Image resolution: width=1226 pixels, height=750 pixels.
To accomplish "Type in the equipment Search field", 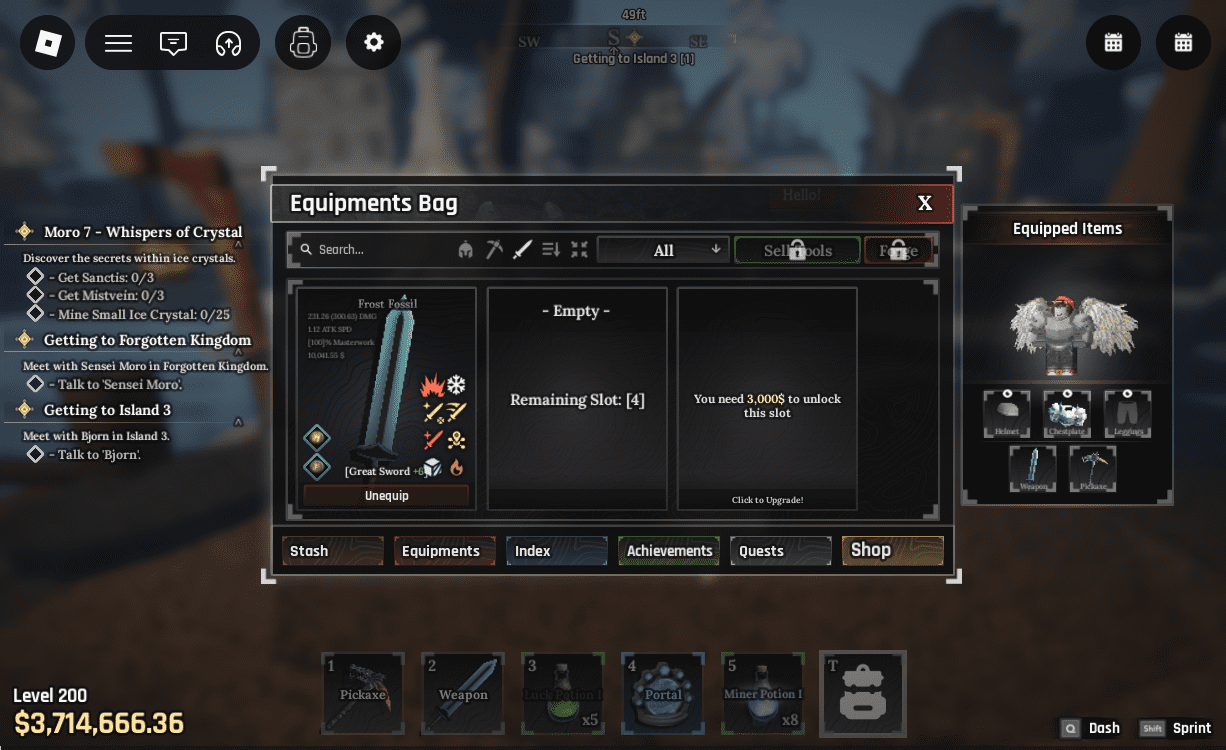I will (380, 250).
